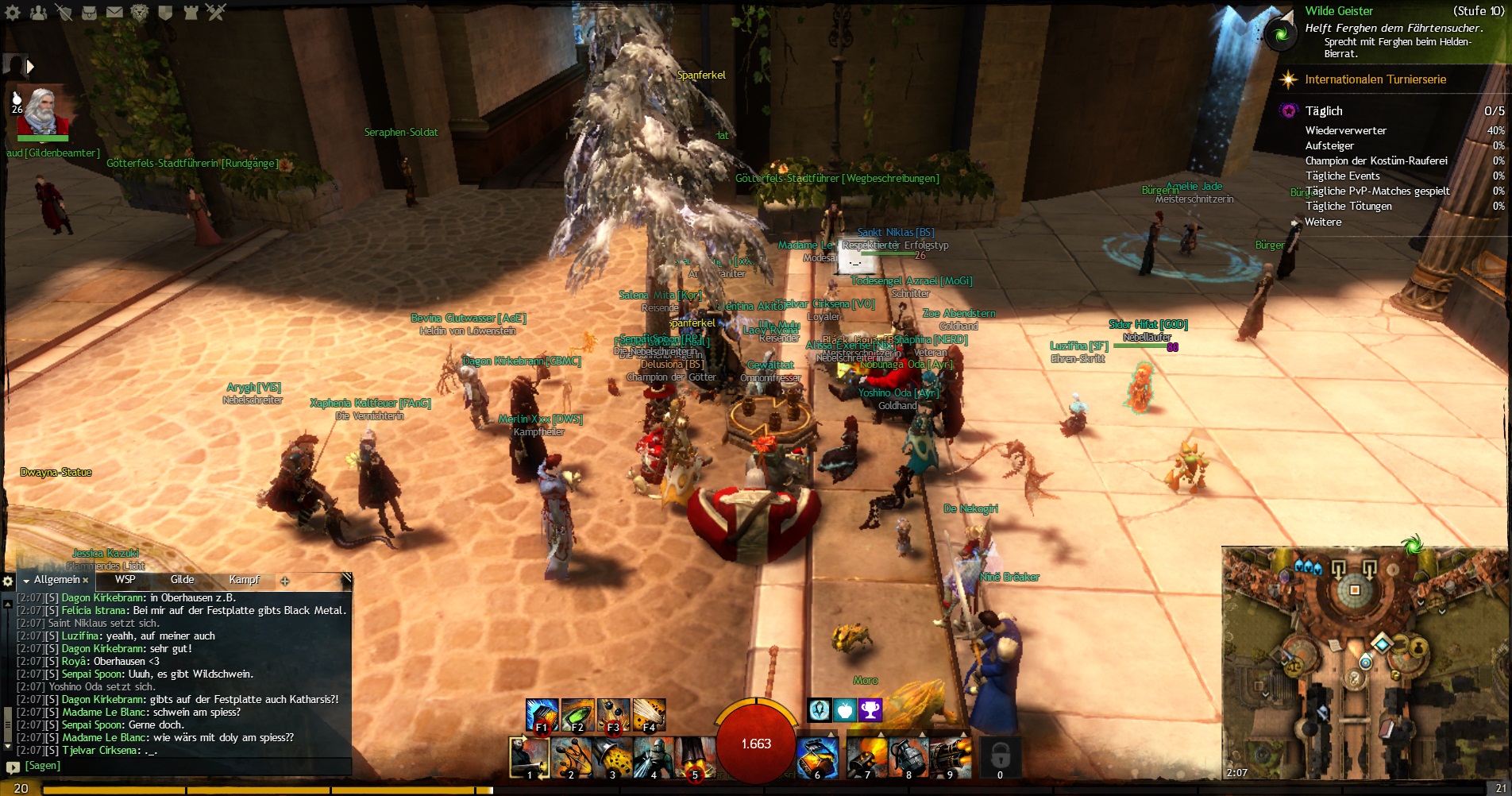Switch to the Kampf chat tab
1512x796 pixels.
[244, 580]
